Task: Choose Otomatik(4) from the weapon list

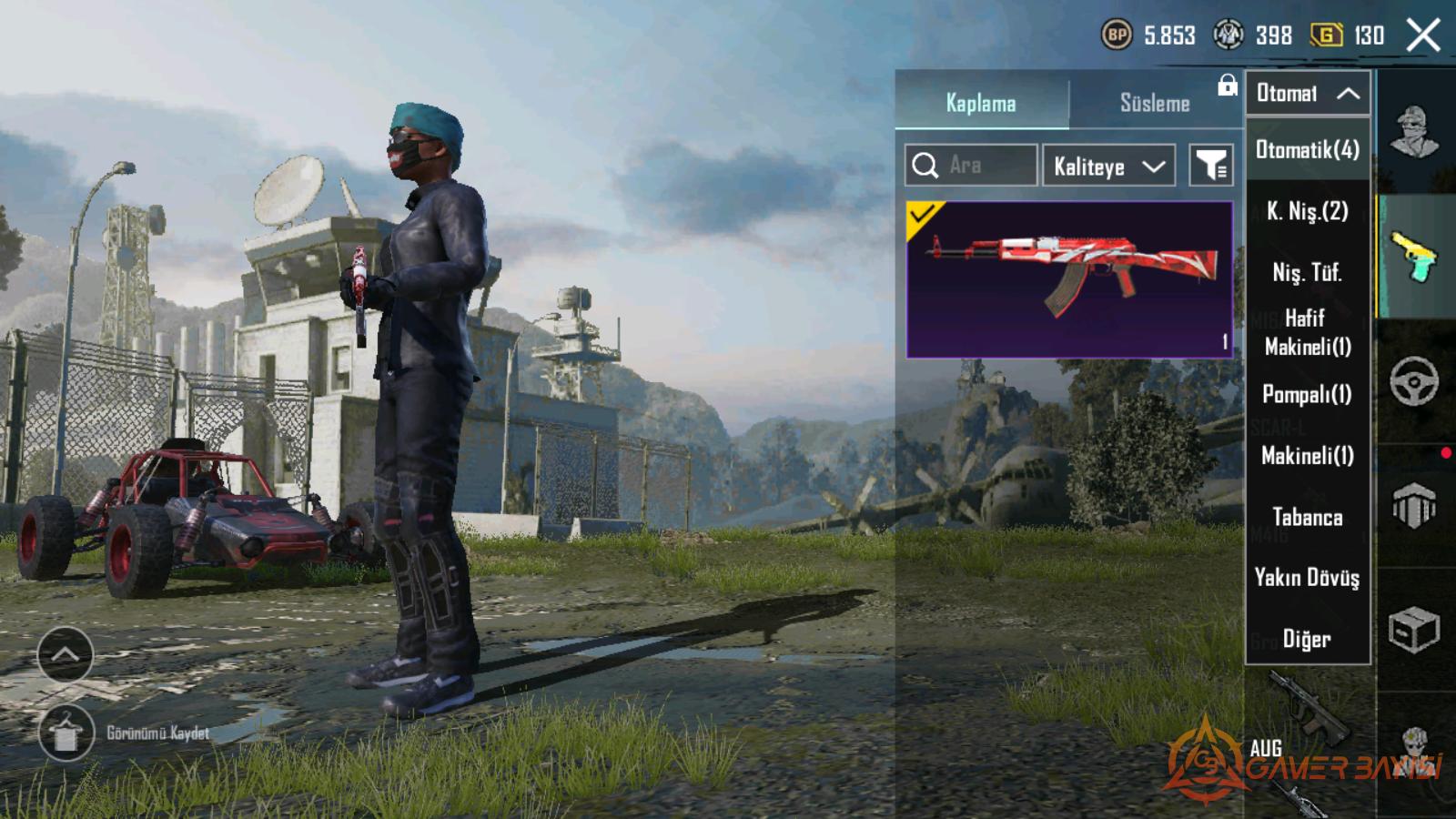Action: (x=1308, y=149)
